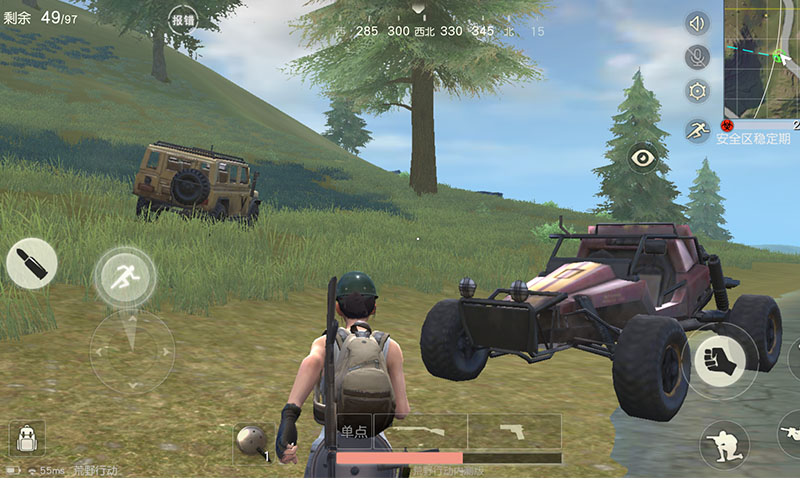Tap the bullet fire button
The width and height of the screenshot is (800, 480).
pos(31,264)
